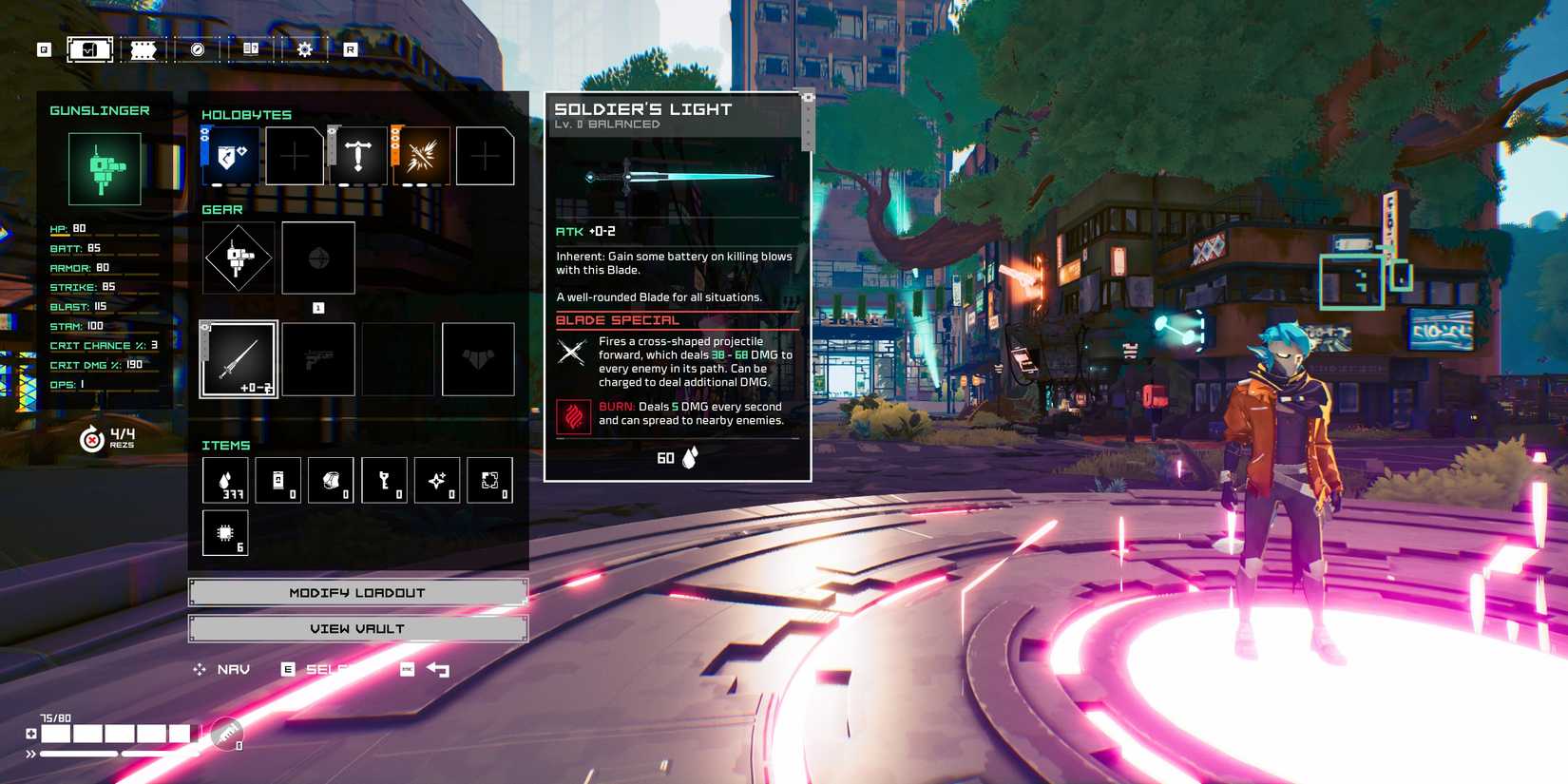Select the blue shield holobyte
The height and width of the screenshot is (784, 1568).
pyautogui.click(x=230, y=155)
